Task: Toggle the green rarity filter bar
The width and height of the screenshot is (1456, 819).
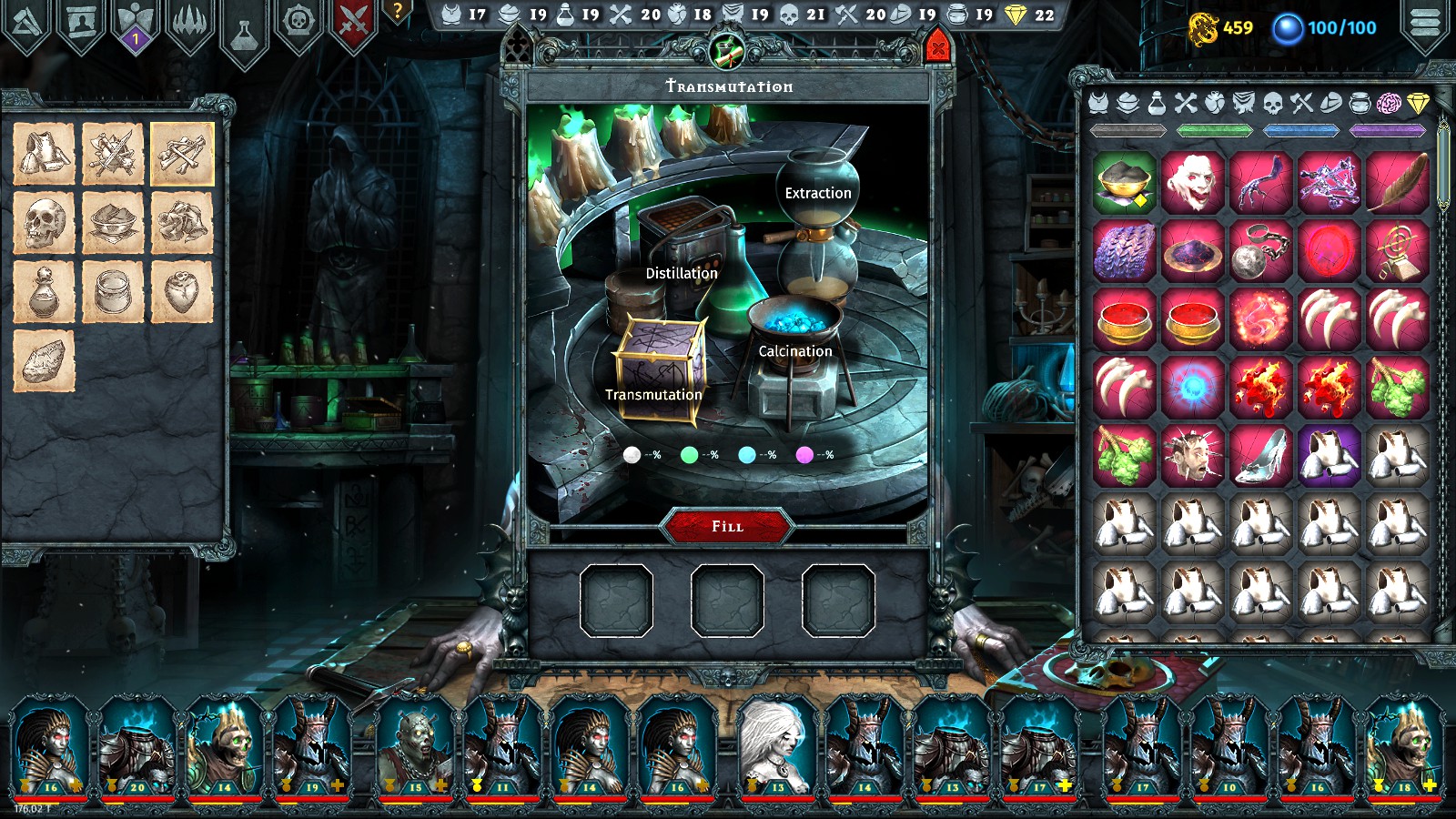Action: click(x=1217, y=130)
